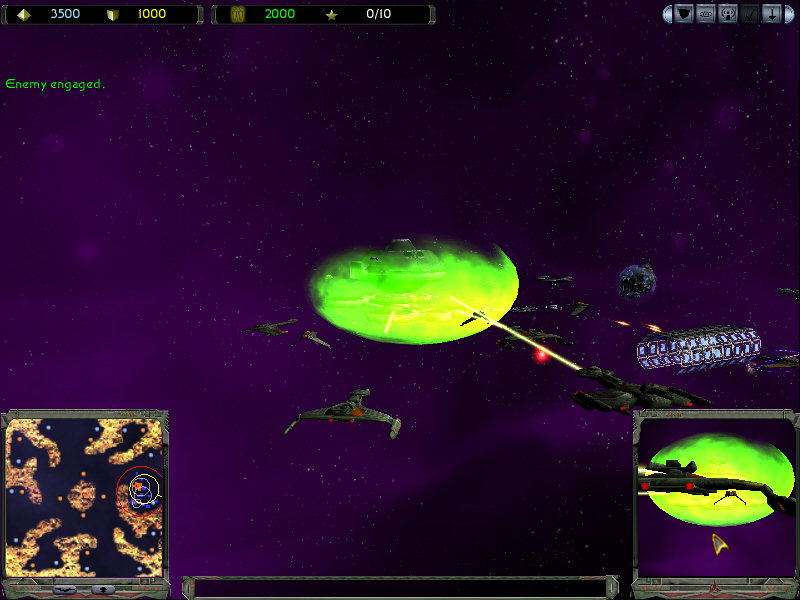The width and height of the screenshot is (800, 600).
Task: Click the down arrow toolbar button
Action: point(773,14)
